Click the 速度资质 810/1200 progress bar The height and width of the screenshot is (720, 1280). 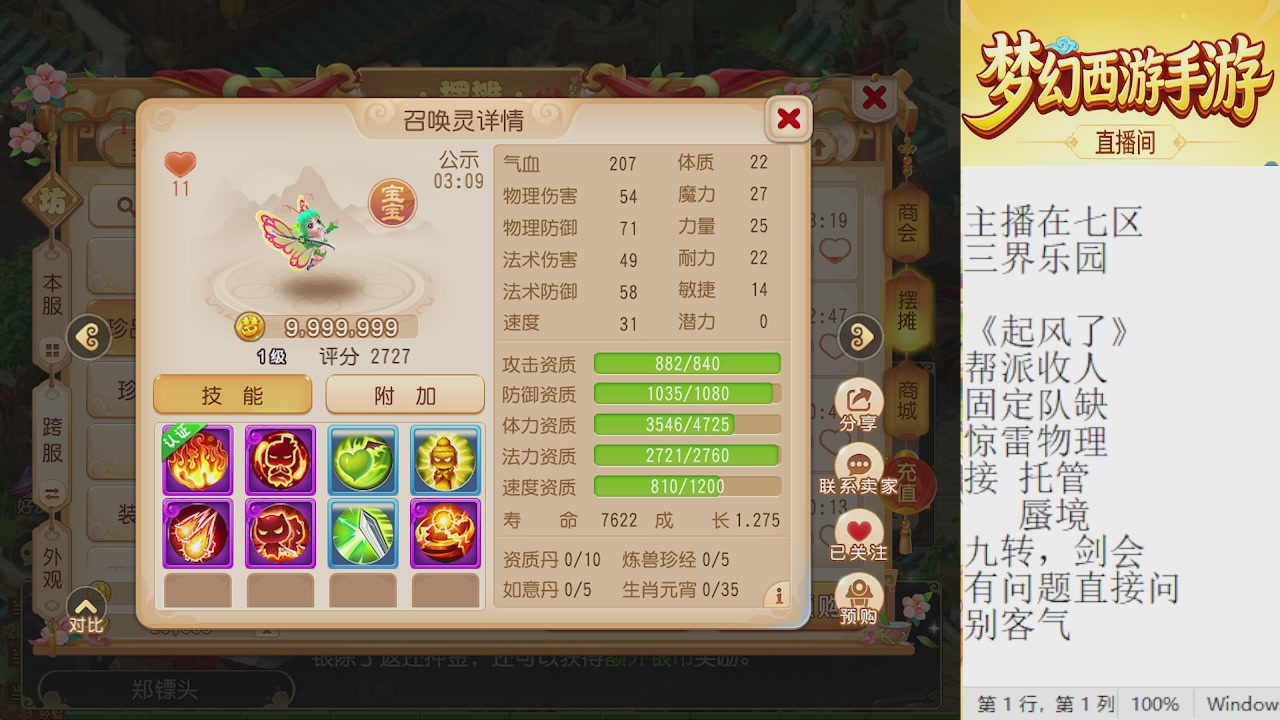pyautogui.click(x=687, y=487)
